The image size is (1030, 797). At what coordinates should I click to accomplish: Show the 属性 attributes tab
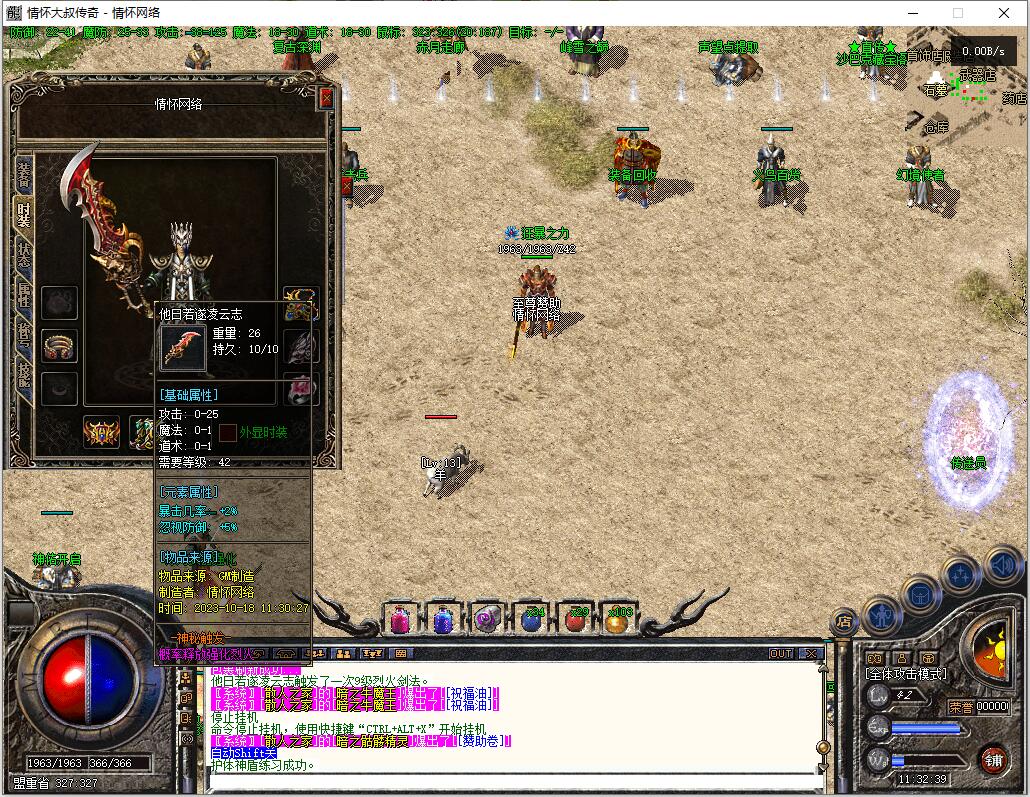(22, 295)
